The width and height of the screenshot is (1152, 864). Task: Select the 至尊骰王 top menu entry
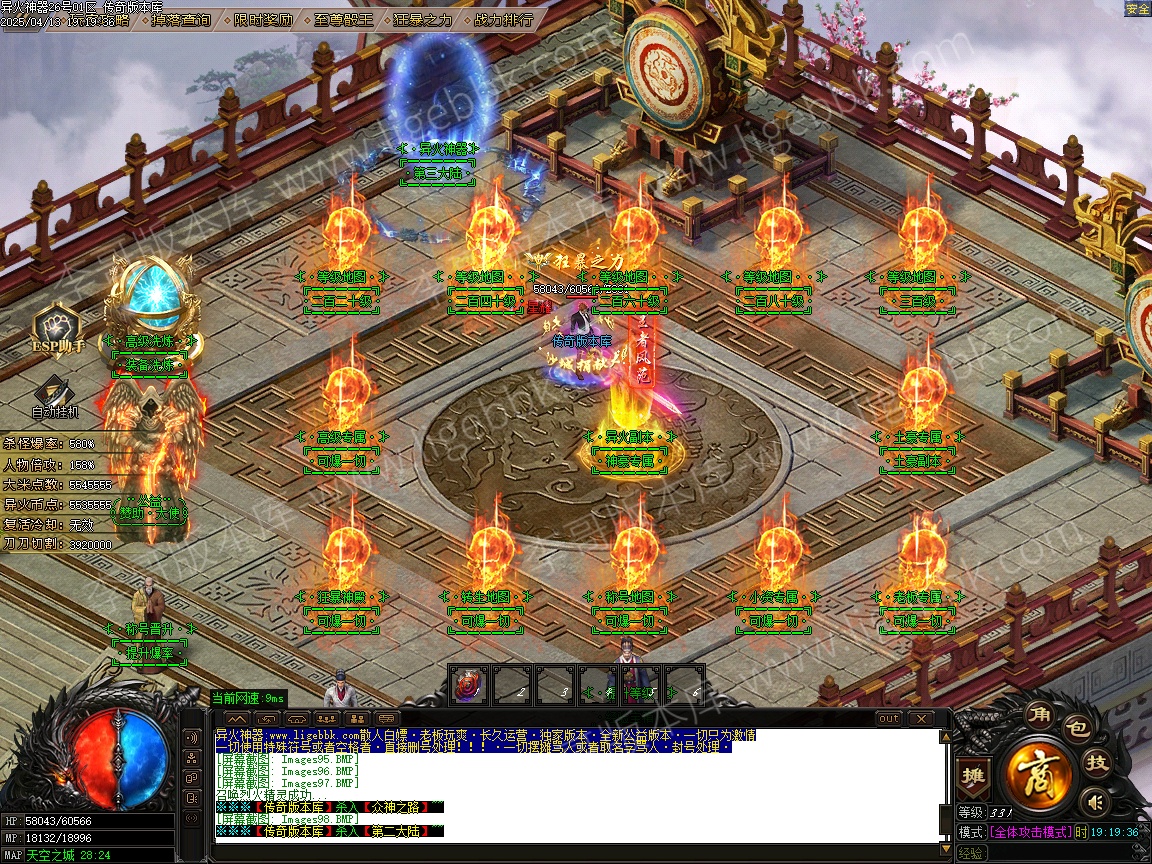345,19
